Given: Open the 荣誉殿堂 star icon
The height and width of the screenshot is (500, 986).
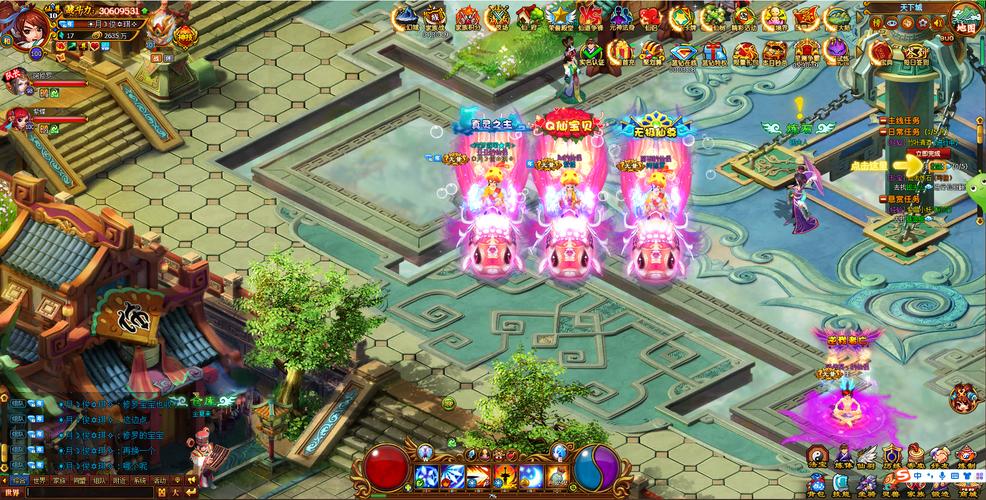Looking at the screenshot, I should coord(559,18).
